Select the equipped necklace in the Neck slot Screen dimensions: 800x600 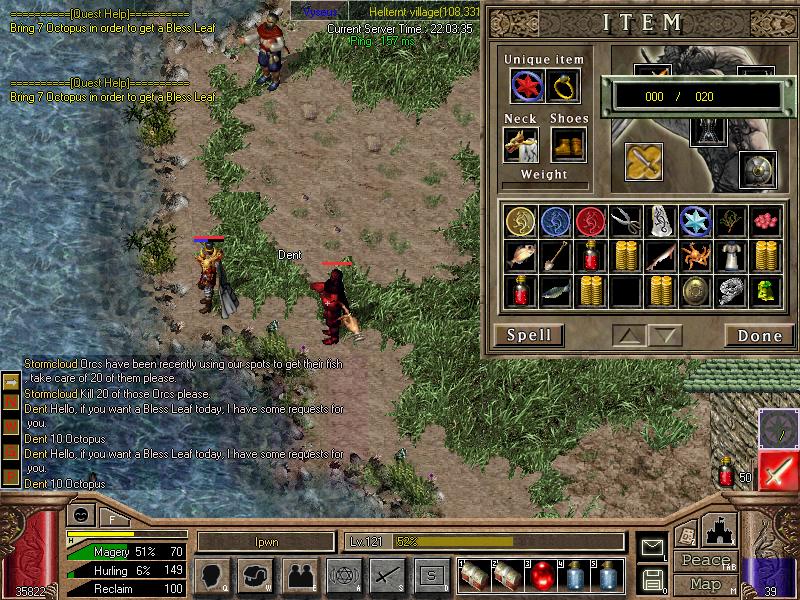(521, 146)
